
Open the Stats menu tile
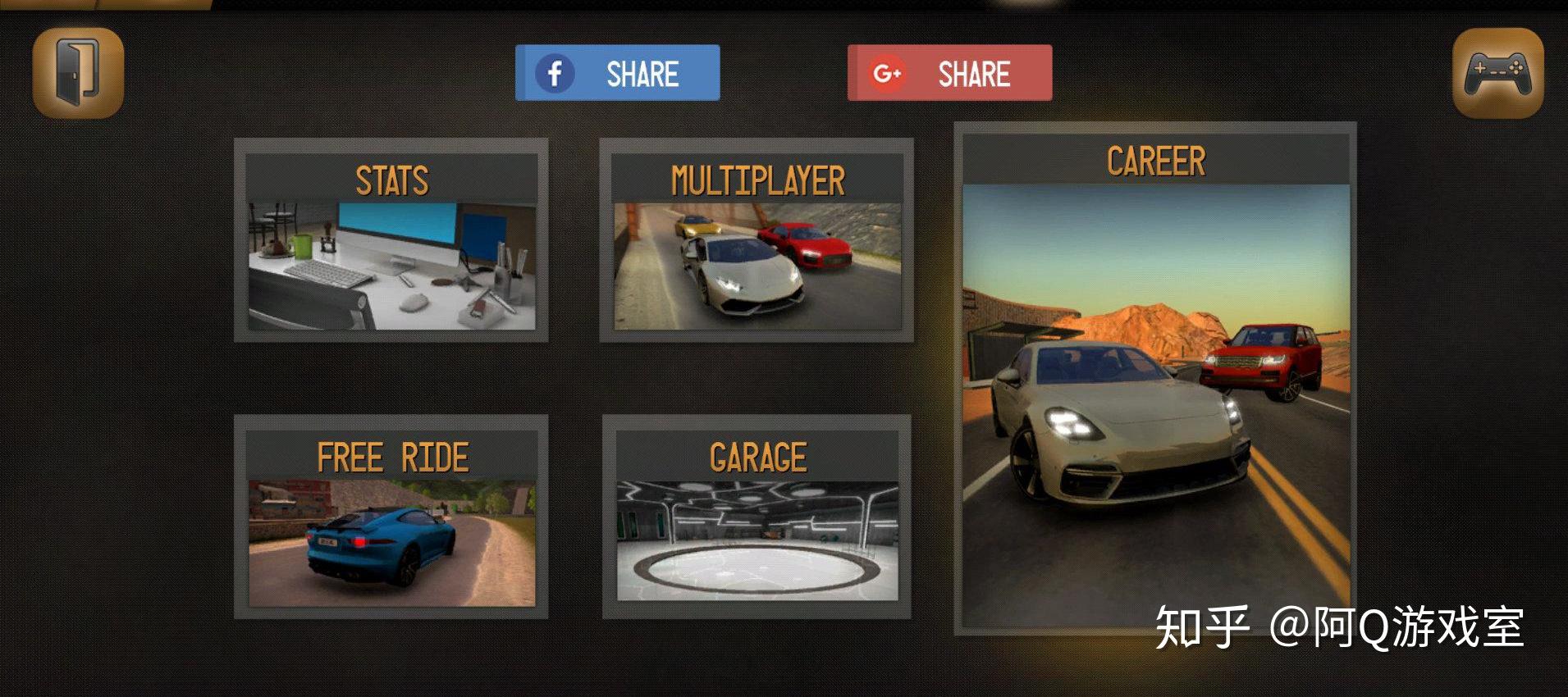(x=391, y=240)
